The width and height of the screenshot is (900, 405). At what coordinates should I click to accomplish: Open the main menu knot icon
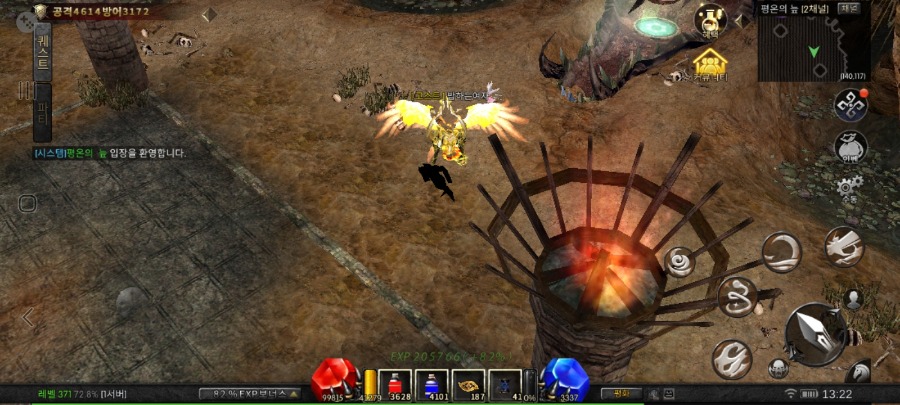[851, 105]
